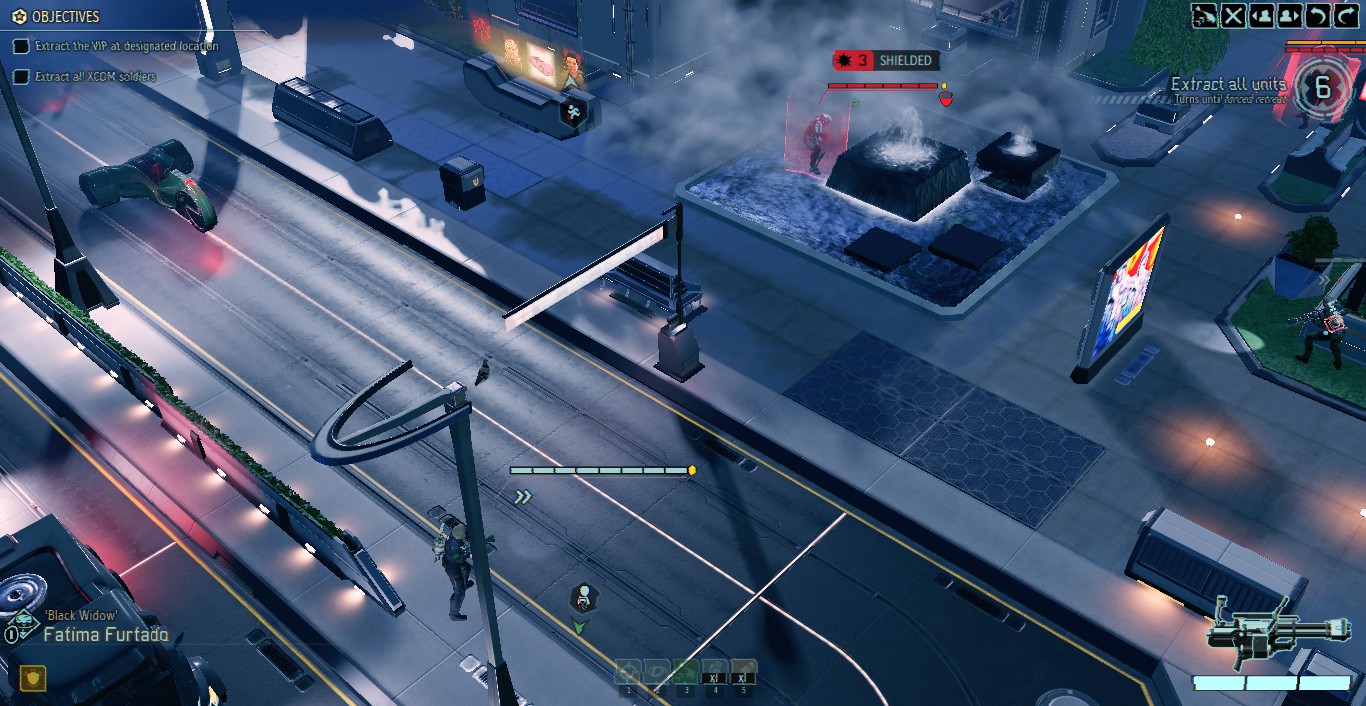Rotate camera with the left curved arrow
This screenshot has width=1366, height=706.
pos(1318,15)
